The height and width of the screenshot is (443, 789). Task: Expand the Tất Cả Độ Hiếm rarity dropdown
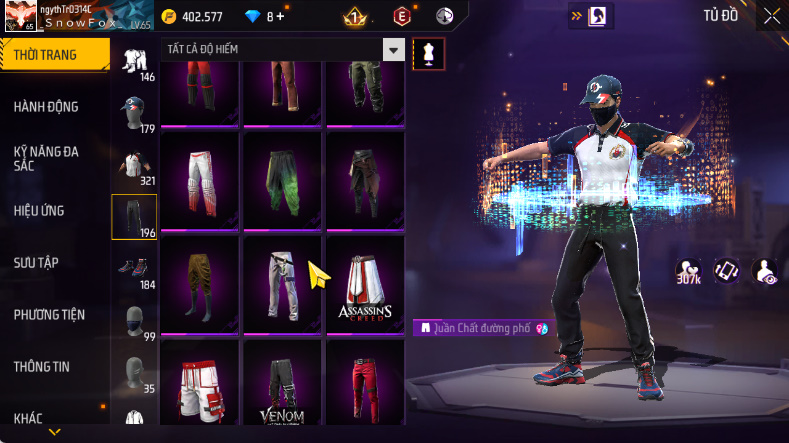(394, 50)
